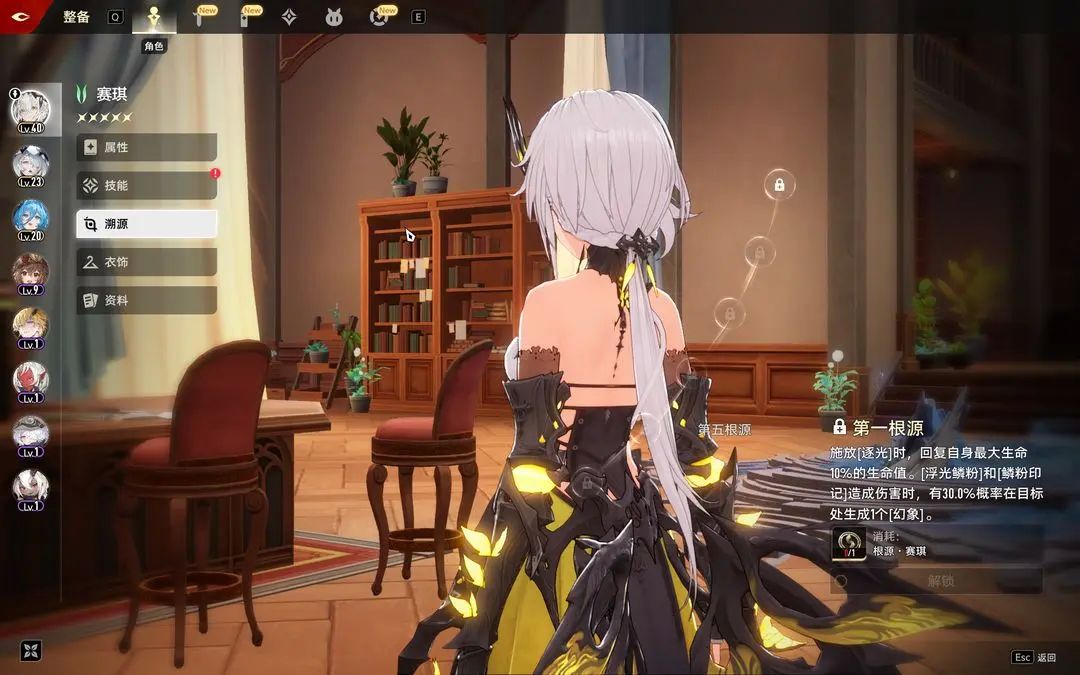Select the topmost locked origin node

point(779,185)
